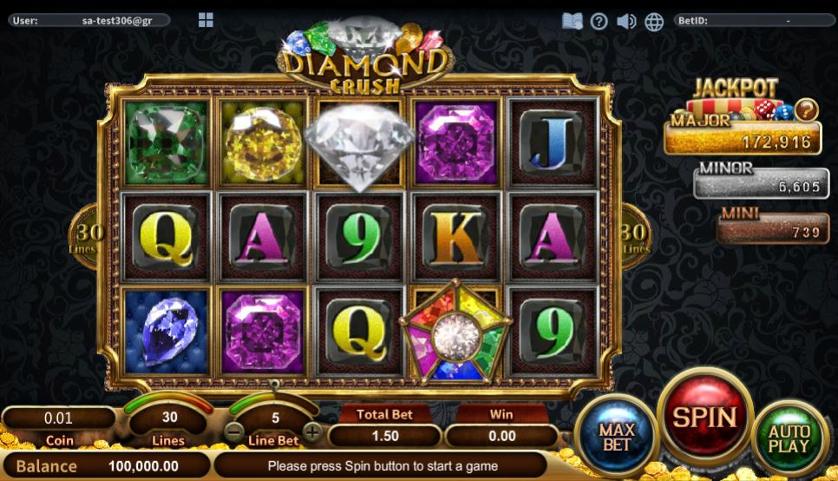The height and width of the screenshot is (481, 838).
Task: Increase the Line Bet with plus
Action: 313,432
